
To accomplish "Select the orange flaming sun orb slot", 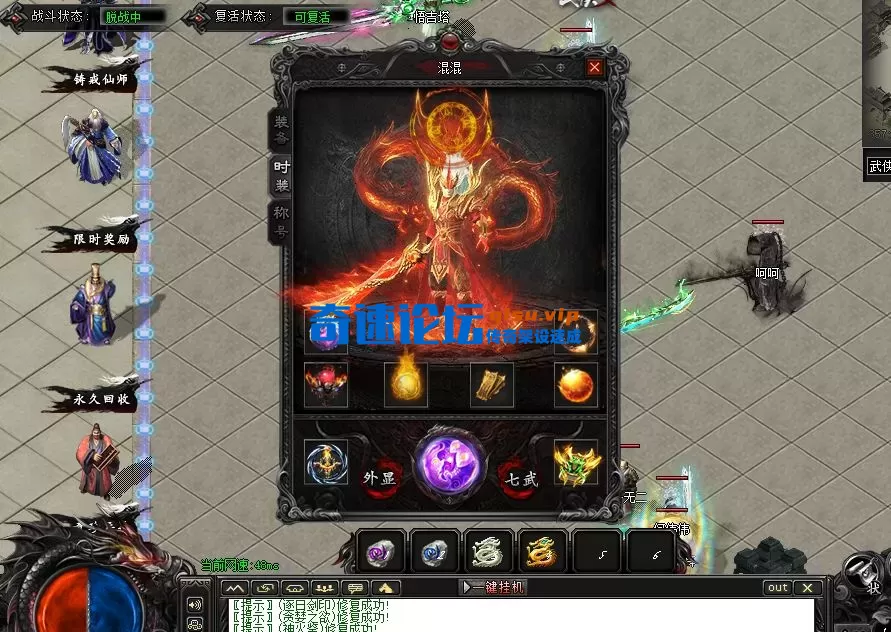I will 576,385.
